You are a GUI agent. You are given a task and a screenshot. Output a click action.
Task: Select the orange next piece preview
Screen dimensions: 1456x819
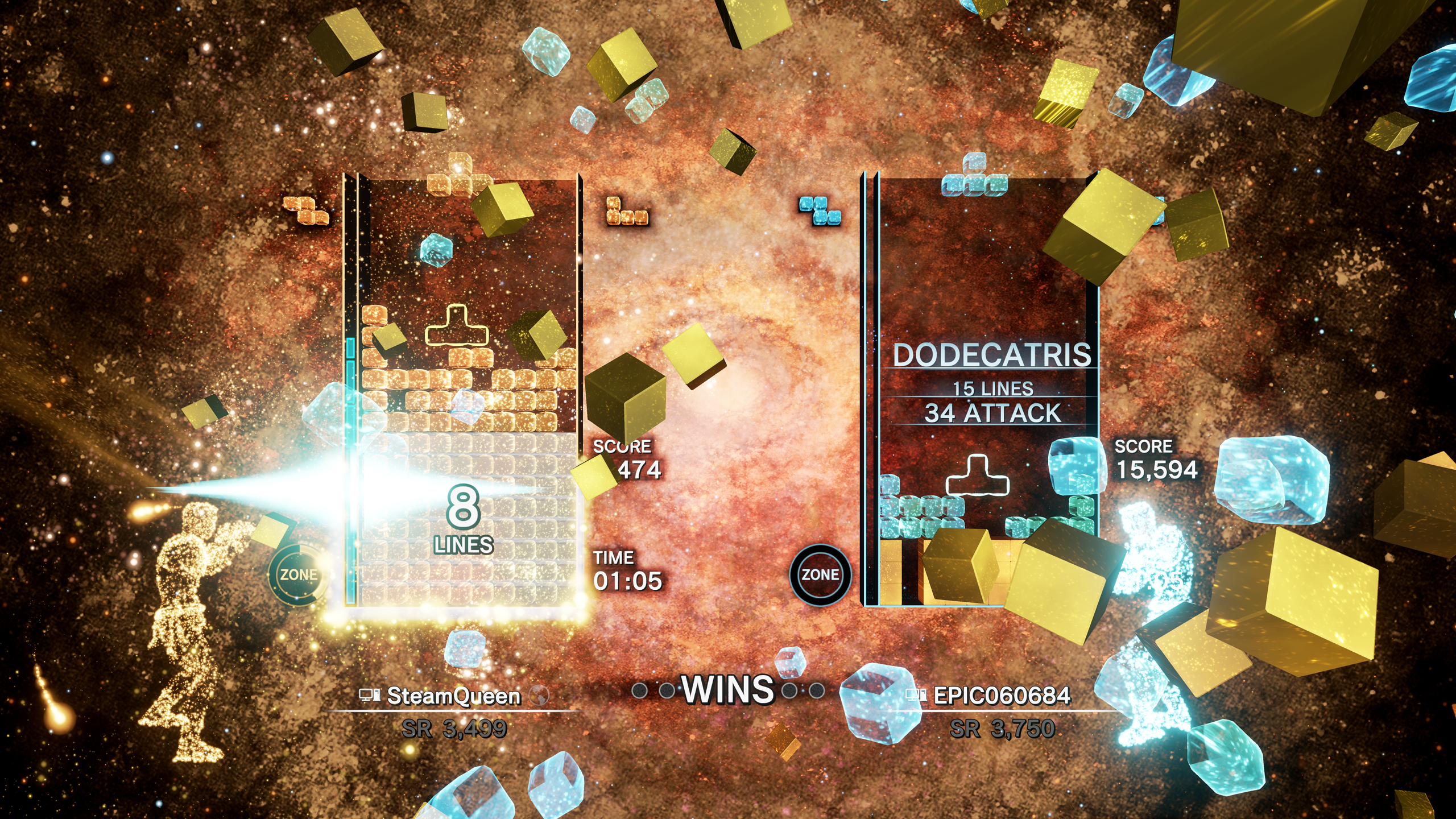626,211
